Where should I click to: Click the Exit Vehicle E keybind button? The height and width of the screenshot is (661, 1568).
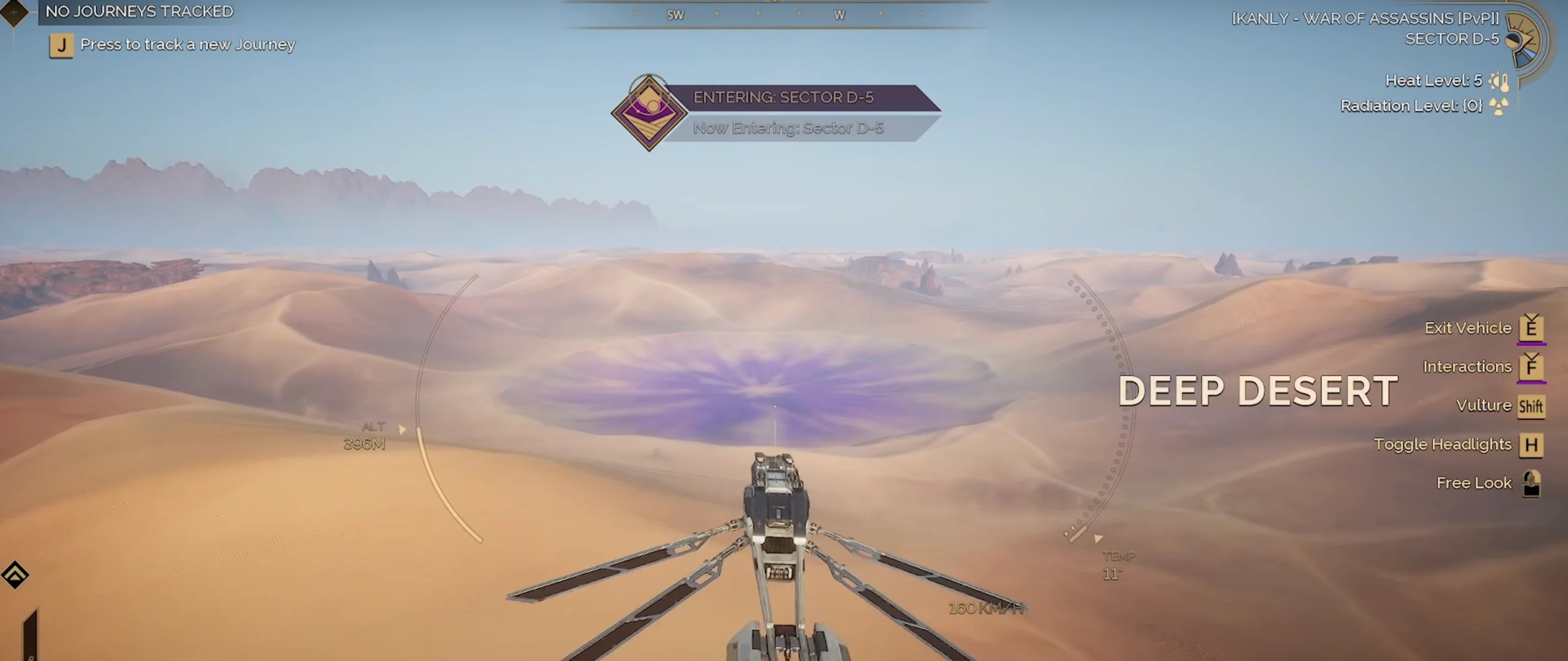click(x=1532, y=328)
